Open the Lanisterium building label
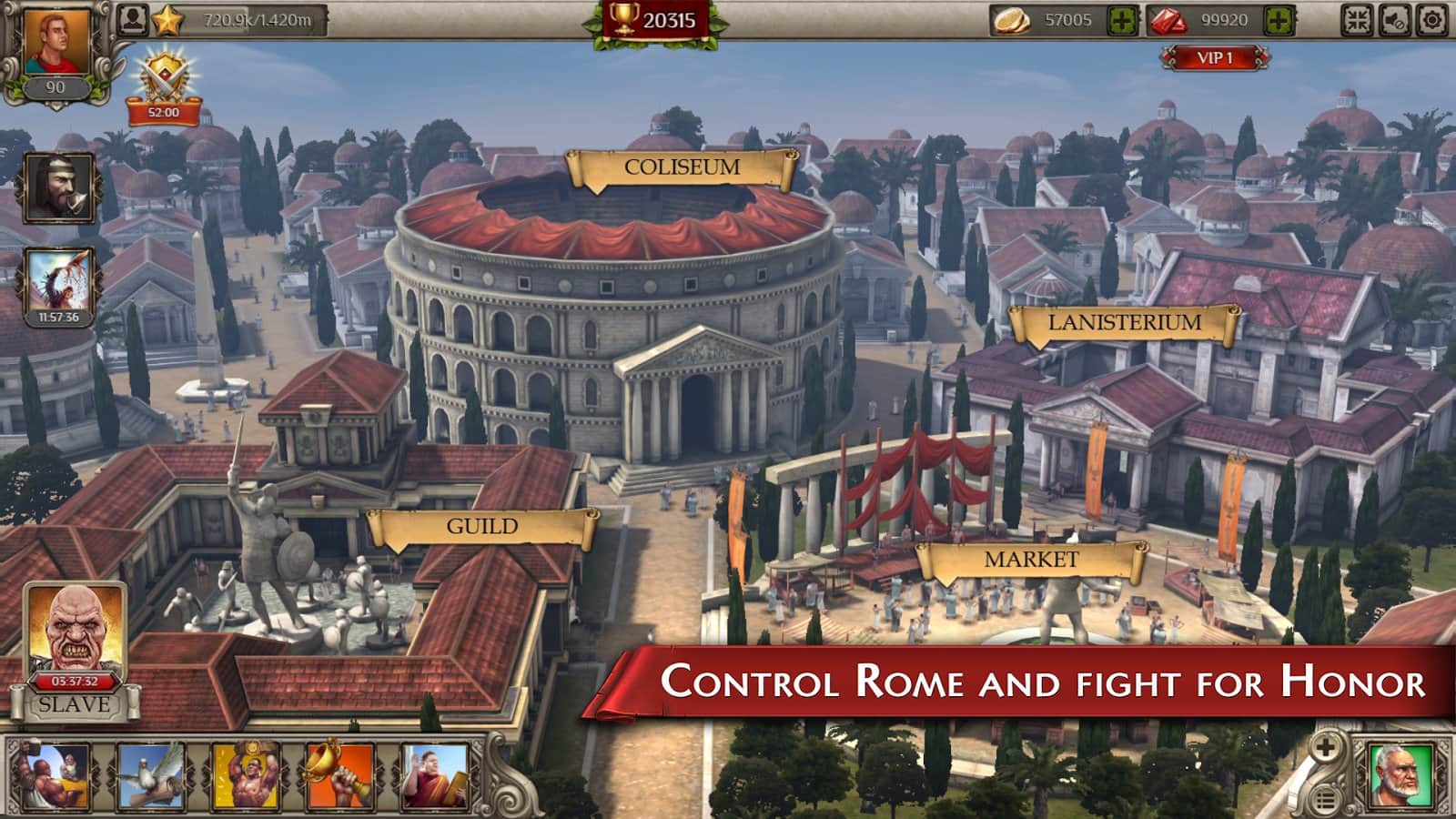Screen dimensions: 1456x819 (1124, 323)
